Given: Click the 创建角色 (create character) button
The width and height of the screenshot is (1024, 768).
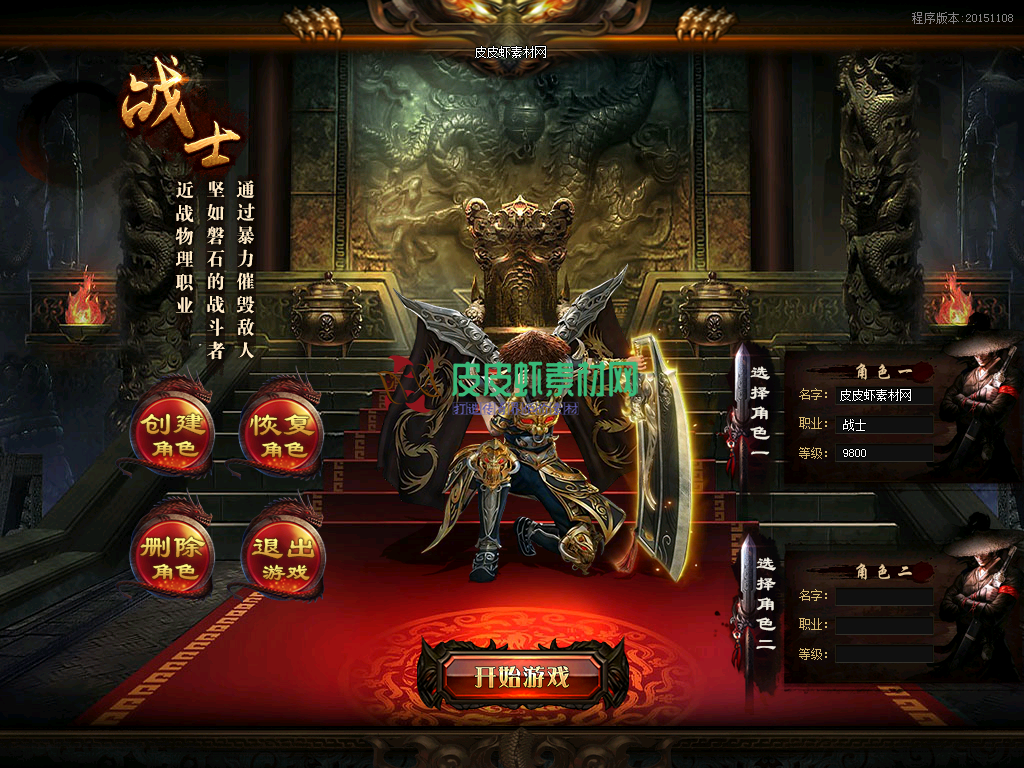Looking at the screenshot, I should pos(172,435).
